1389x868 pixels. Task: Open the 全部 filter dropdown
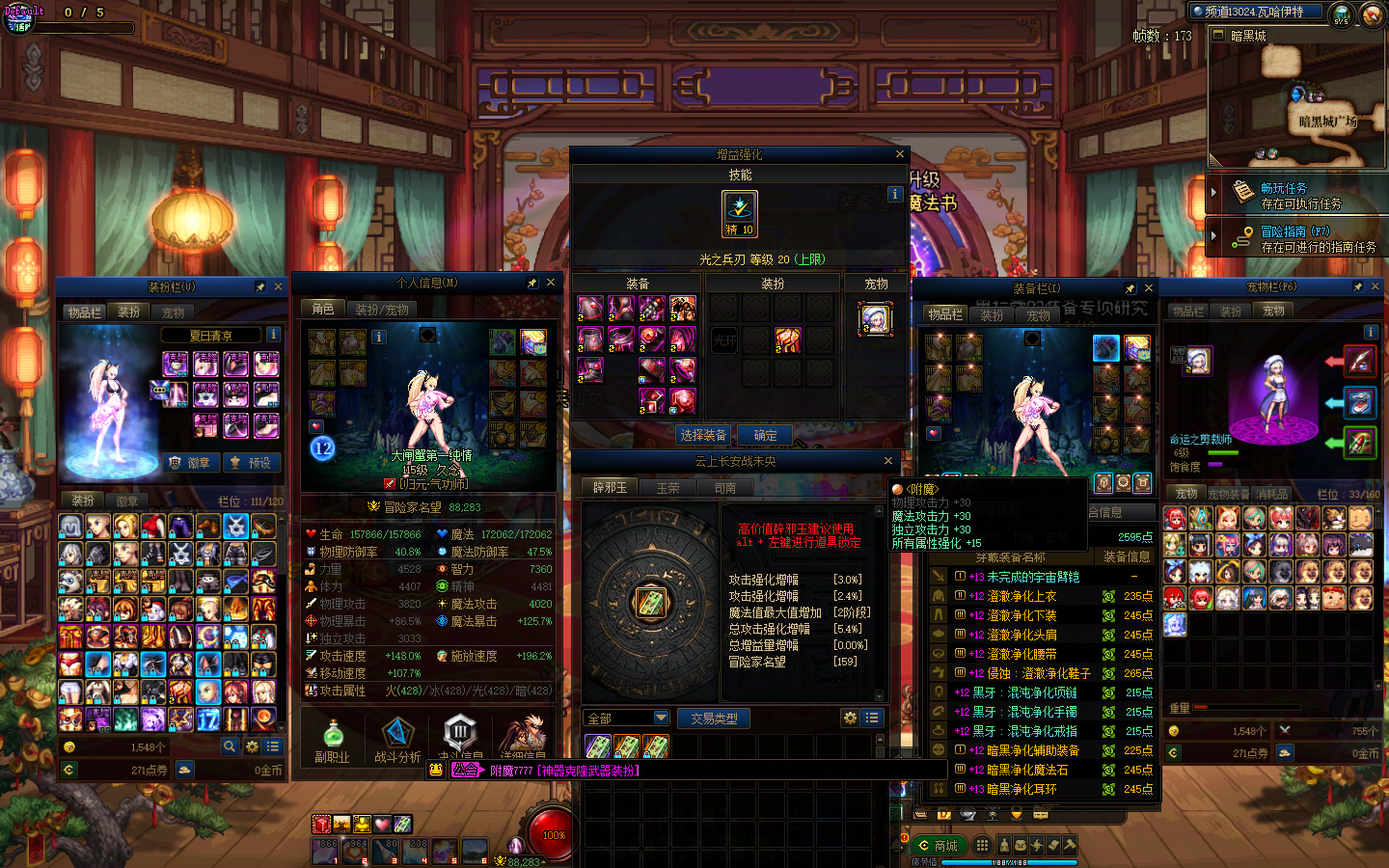click(x=661, y=719)
